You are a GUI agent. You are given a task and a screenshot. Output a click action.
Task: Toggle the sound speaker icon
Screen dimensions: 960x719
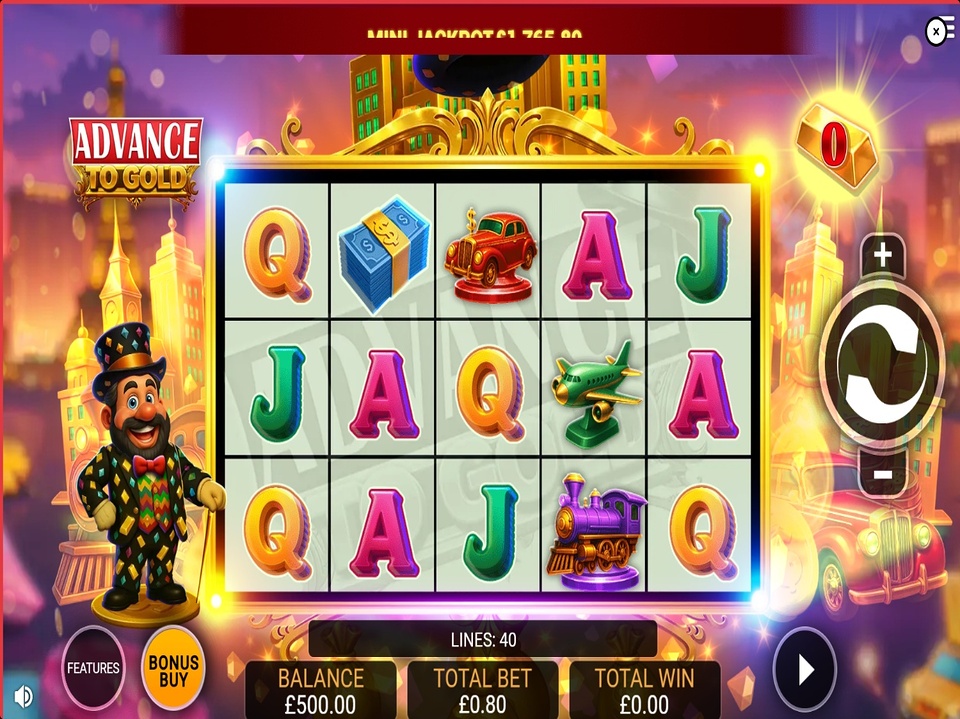tap(23, 695)
